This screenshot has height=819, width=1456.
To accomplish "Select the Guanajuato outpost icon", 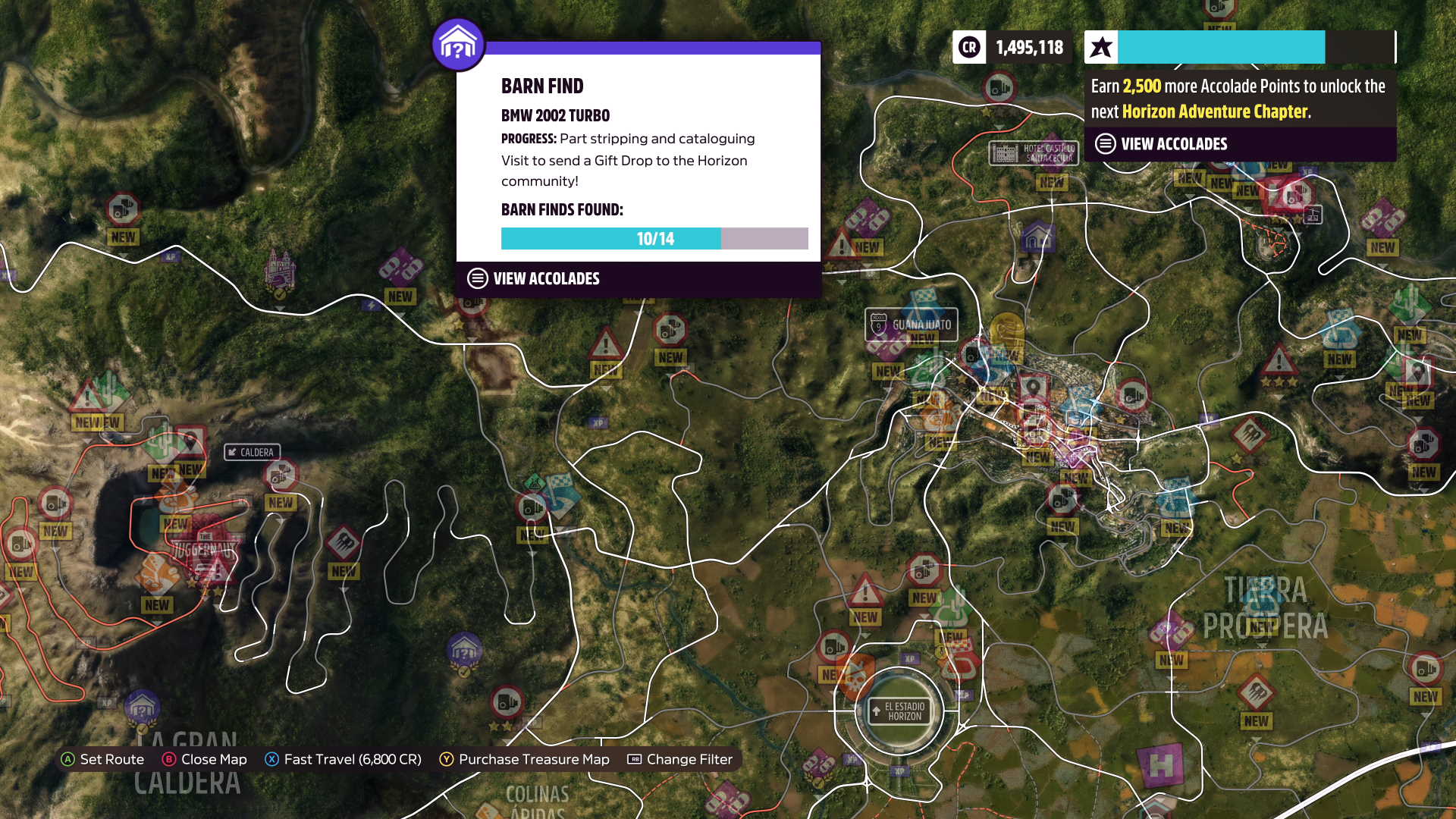I will pyautogui.click(x=911, y=325).
